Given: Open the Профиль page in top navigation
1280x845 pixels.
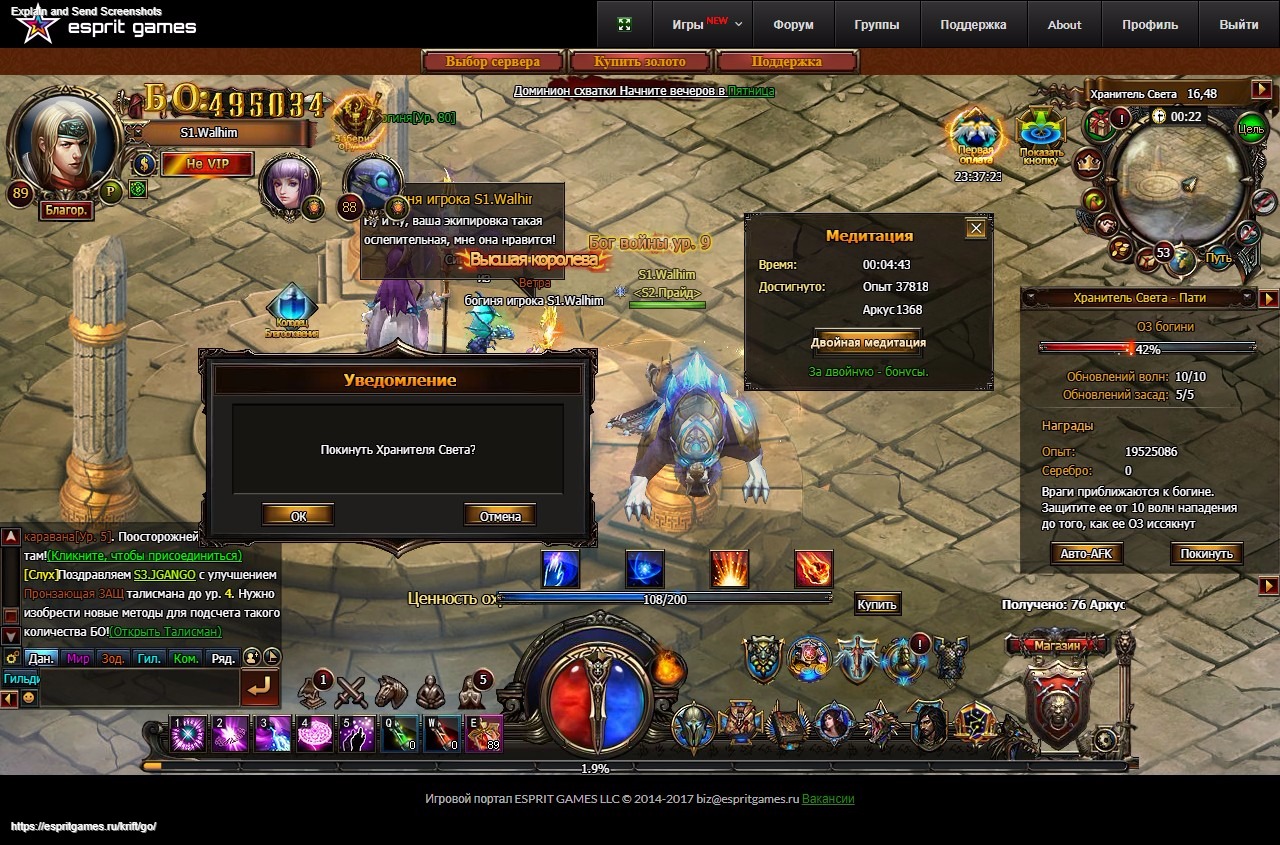Looking at the screenshot, I should click(1150, 24).
